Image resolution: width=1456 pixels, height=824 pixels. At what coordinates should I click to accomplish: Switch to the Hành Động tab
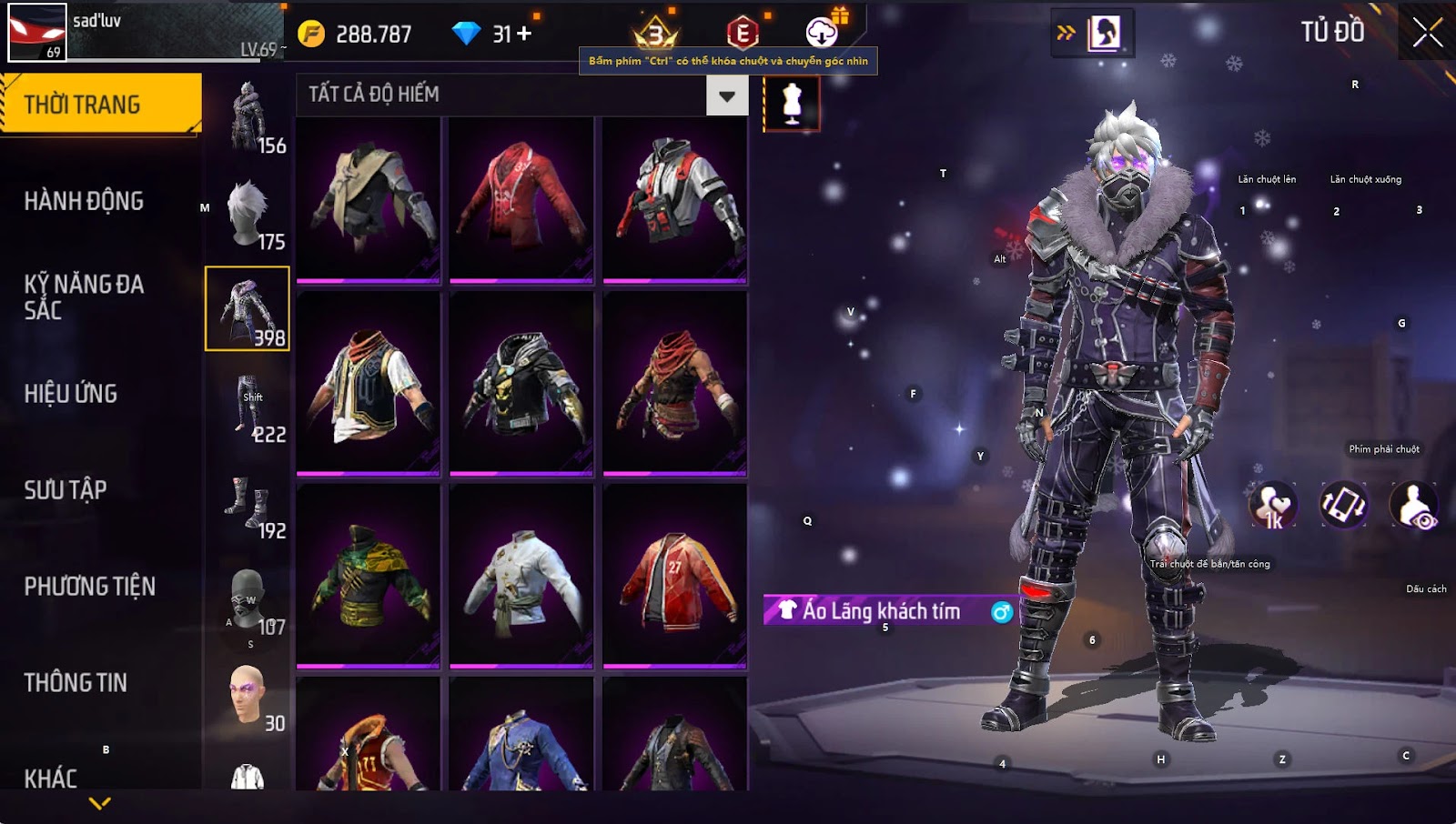[x=84, y=200]
